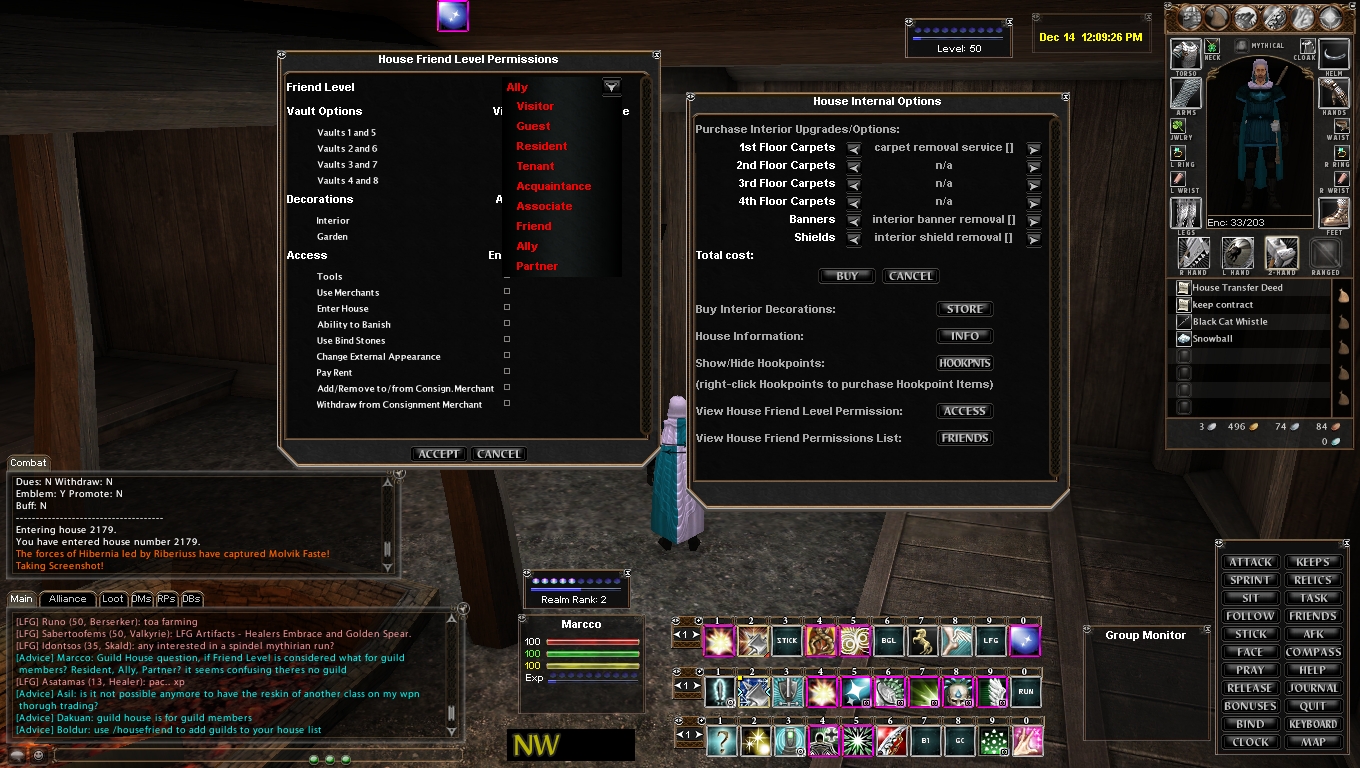This screenshot has height=768, width=1360.
Task: Open the Friends permissions list
Action: click(965, 438)
